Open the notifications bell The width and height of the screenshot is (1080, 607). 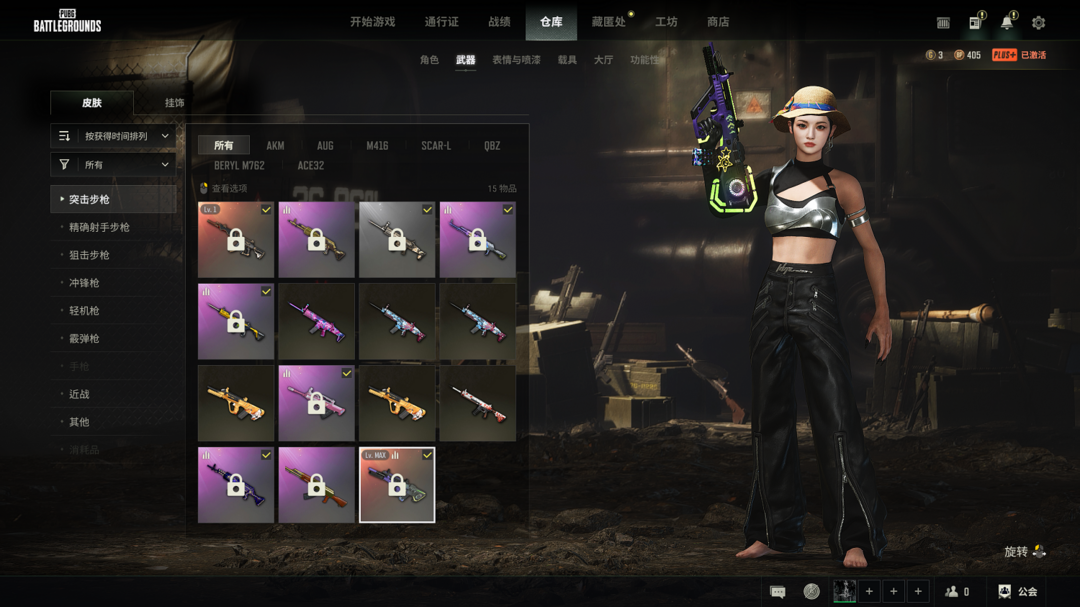pyautogui.click(x=1006, y=22)
